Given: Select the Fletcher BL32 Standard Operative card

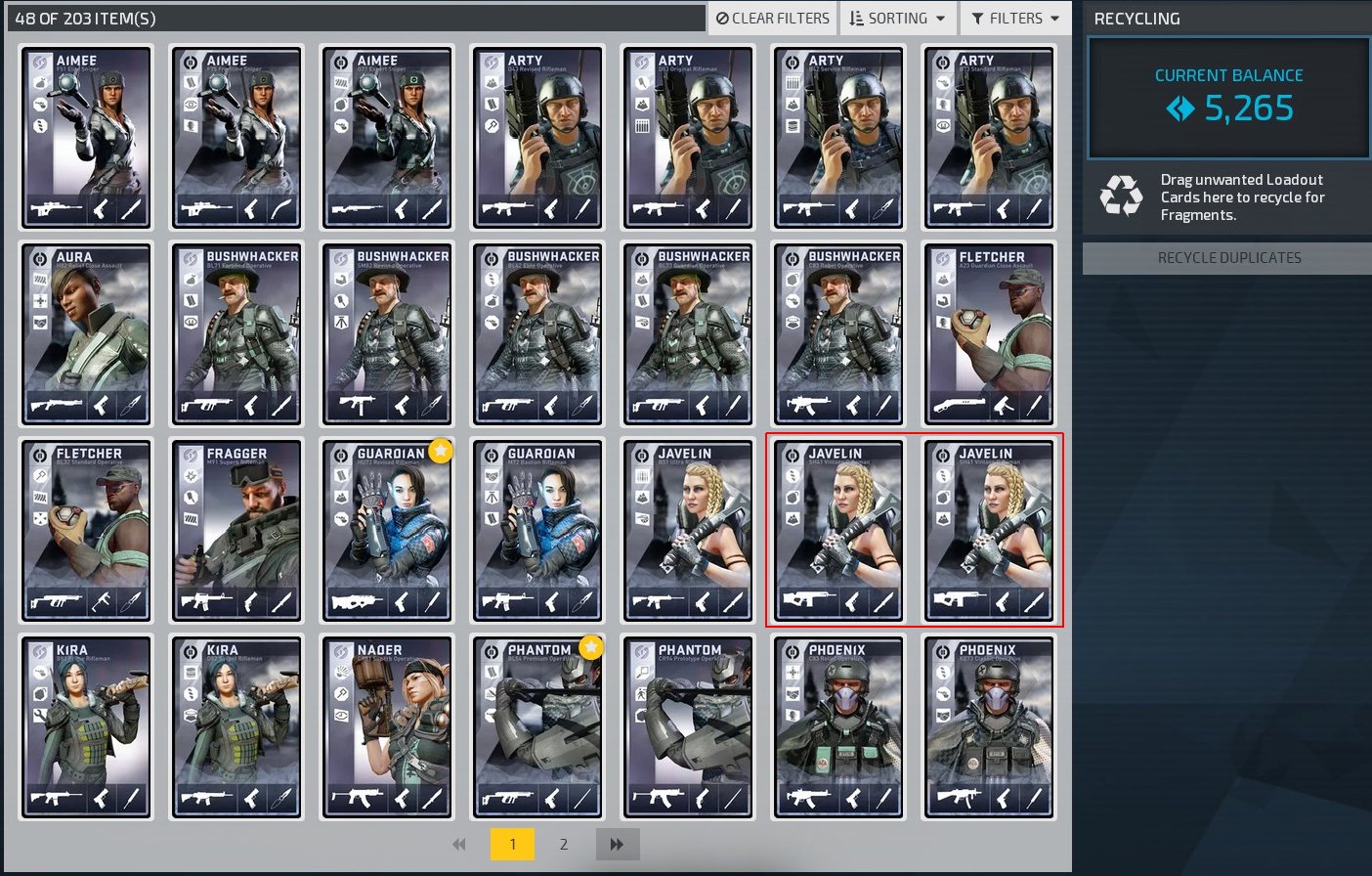Looking at the screenshot, I should tap(87, 530).
